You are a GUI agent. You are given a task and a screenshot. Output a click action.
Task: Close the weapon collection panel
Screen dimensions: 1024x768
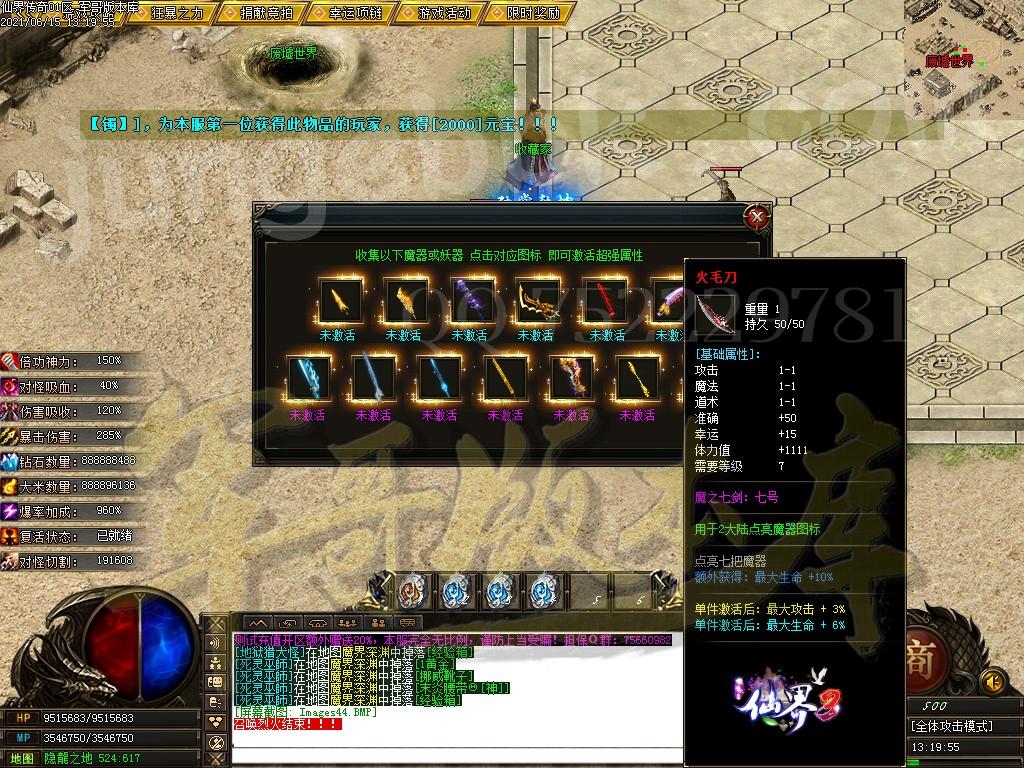757,216
